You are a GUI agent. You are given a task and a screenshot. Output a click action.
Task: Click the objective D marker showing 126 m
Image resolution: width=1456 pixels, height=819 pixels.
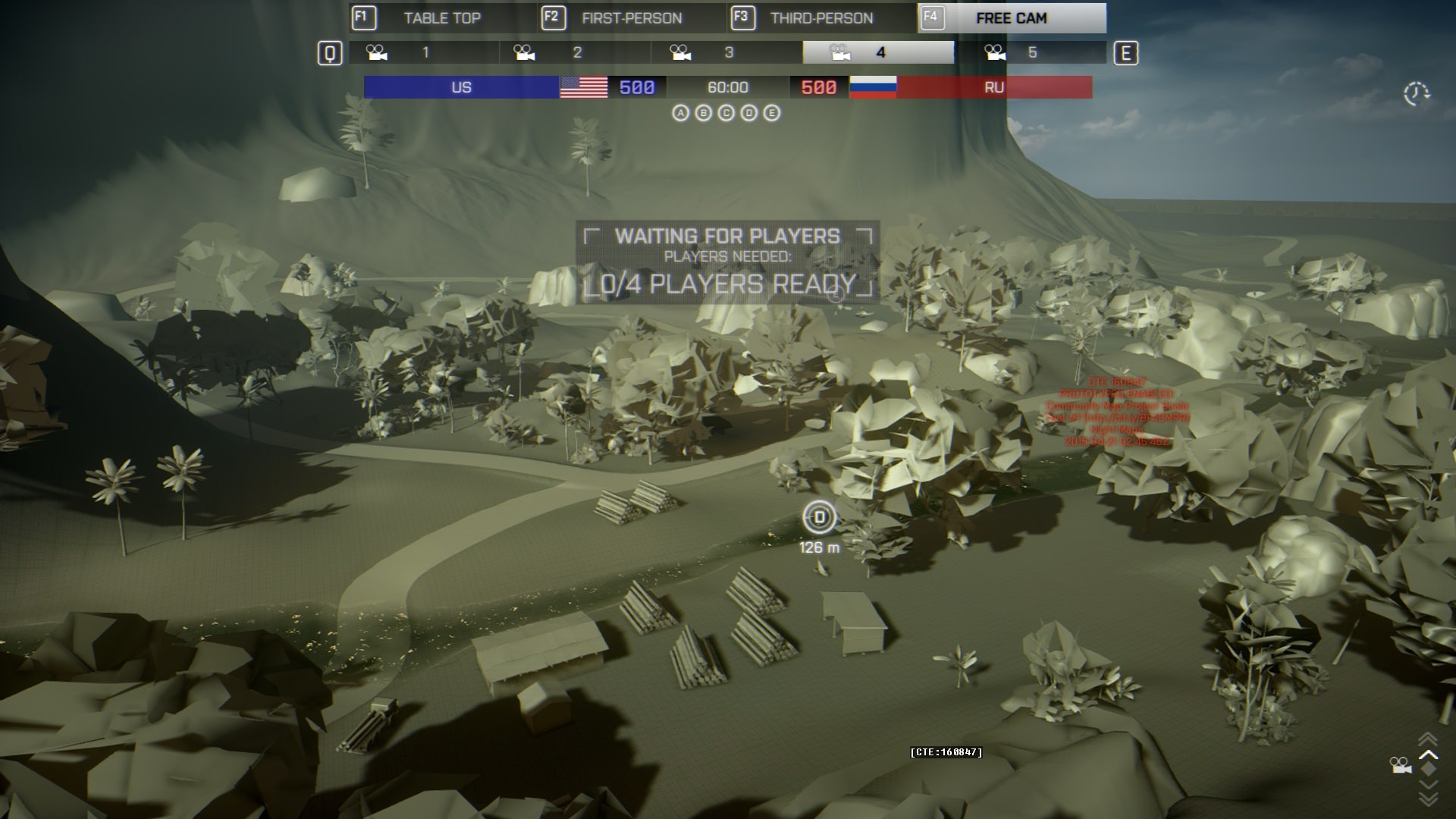point(819,518)
